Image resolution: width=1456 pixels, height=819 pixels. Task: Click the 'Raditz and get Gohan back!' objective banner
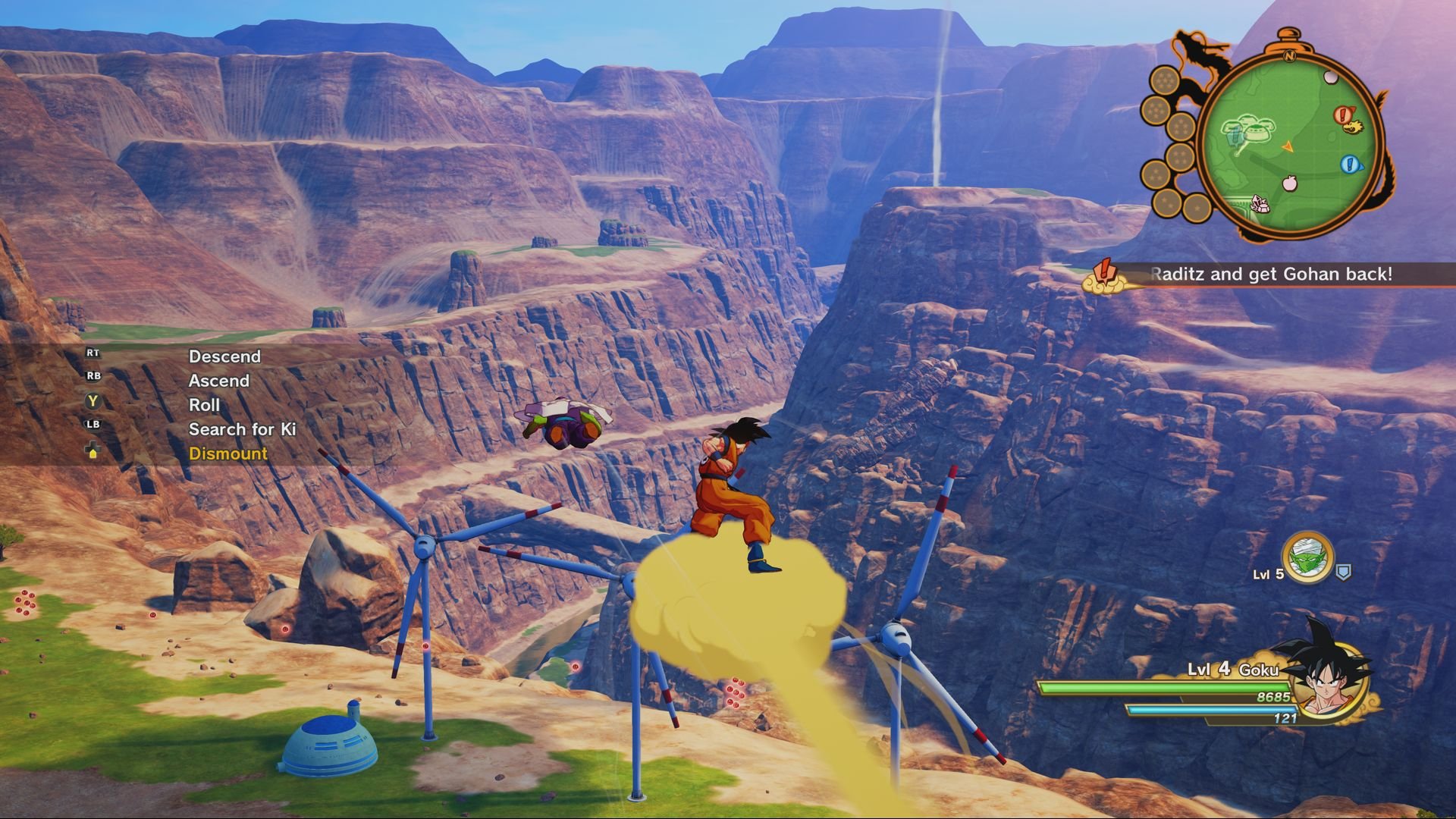tap(1266, 275)
